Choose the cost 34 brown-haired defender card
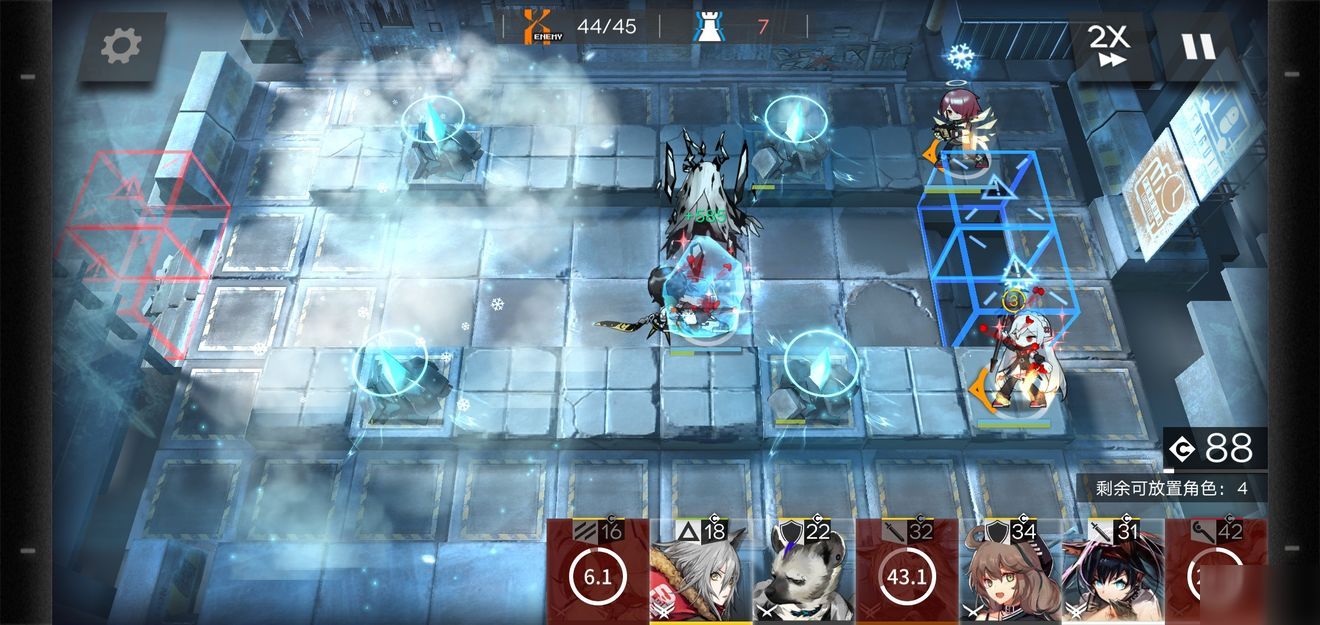The image size is (1320, 625). pyautogui.click(x=1008, y=572)
